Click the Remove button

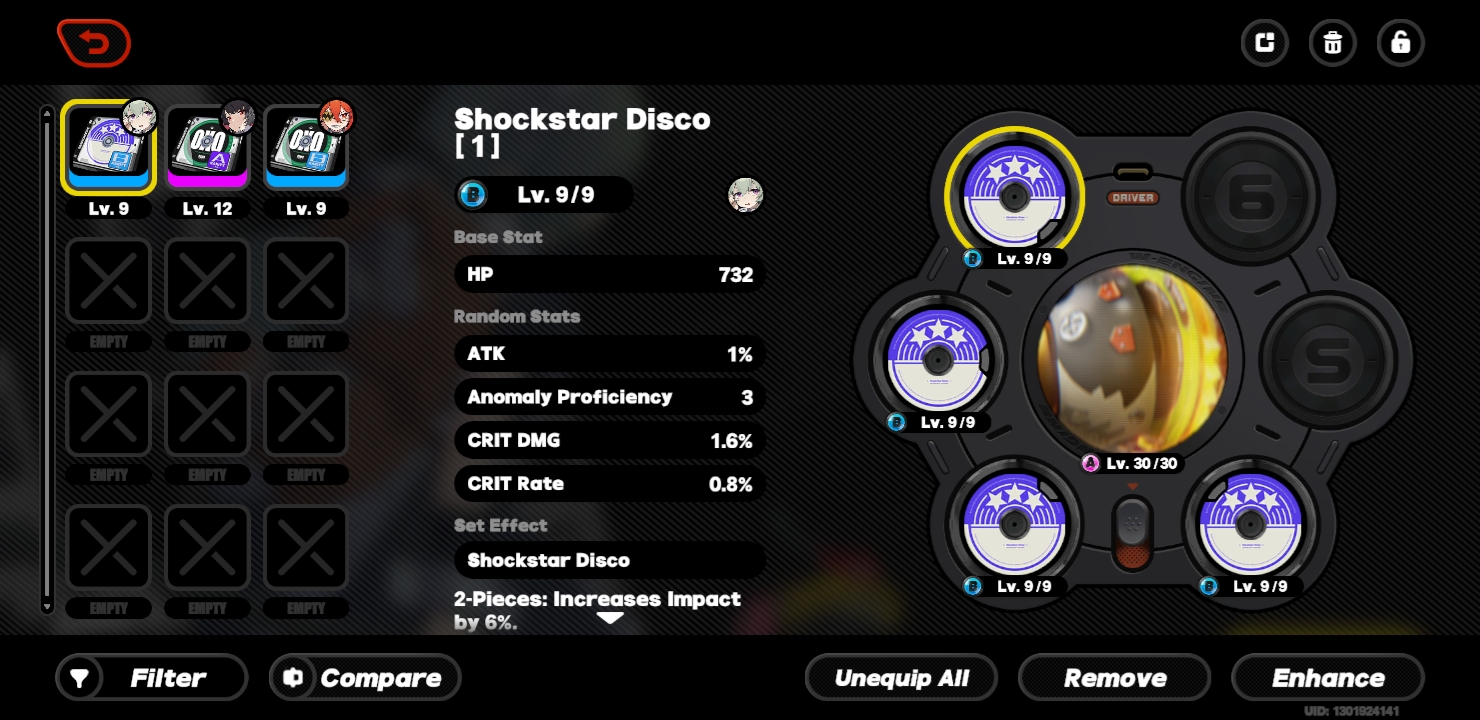pos(1114,677)
